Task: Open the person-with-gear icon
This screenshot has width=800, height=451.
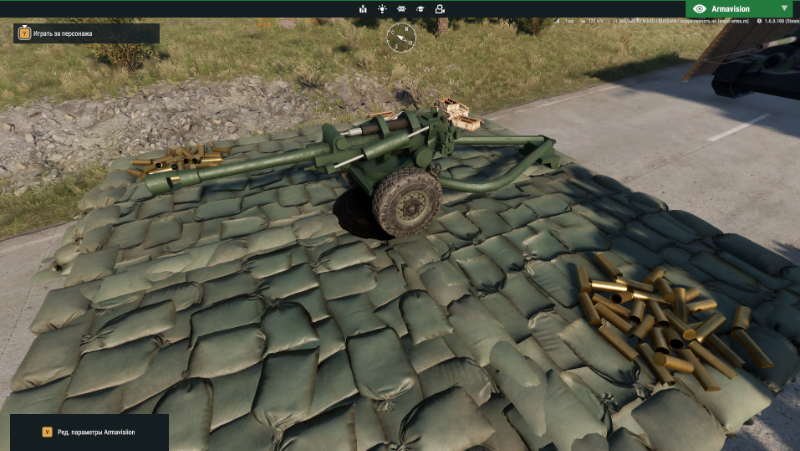Action: pos(440,9)
